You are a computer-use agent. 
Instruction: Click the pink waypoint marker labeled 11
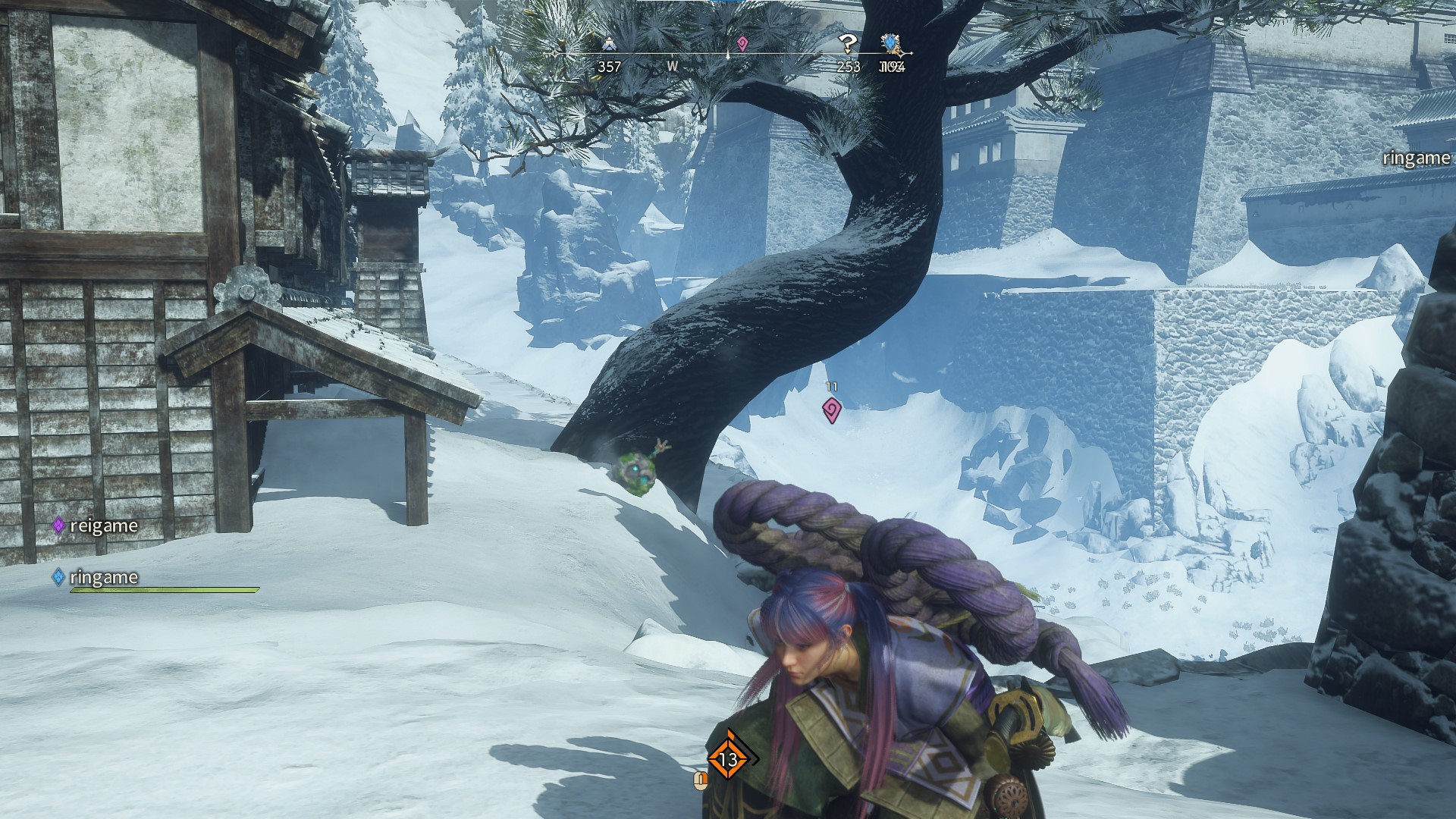(832, 410)
